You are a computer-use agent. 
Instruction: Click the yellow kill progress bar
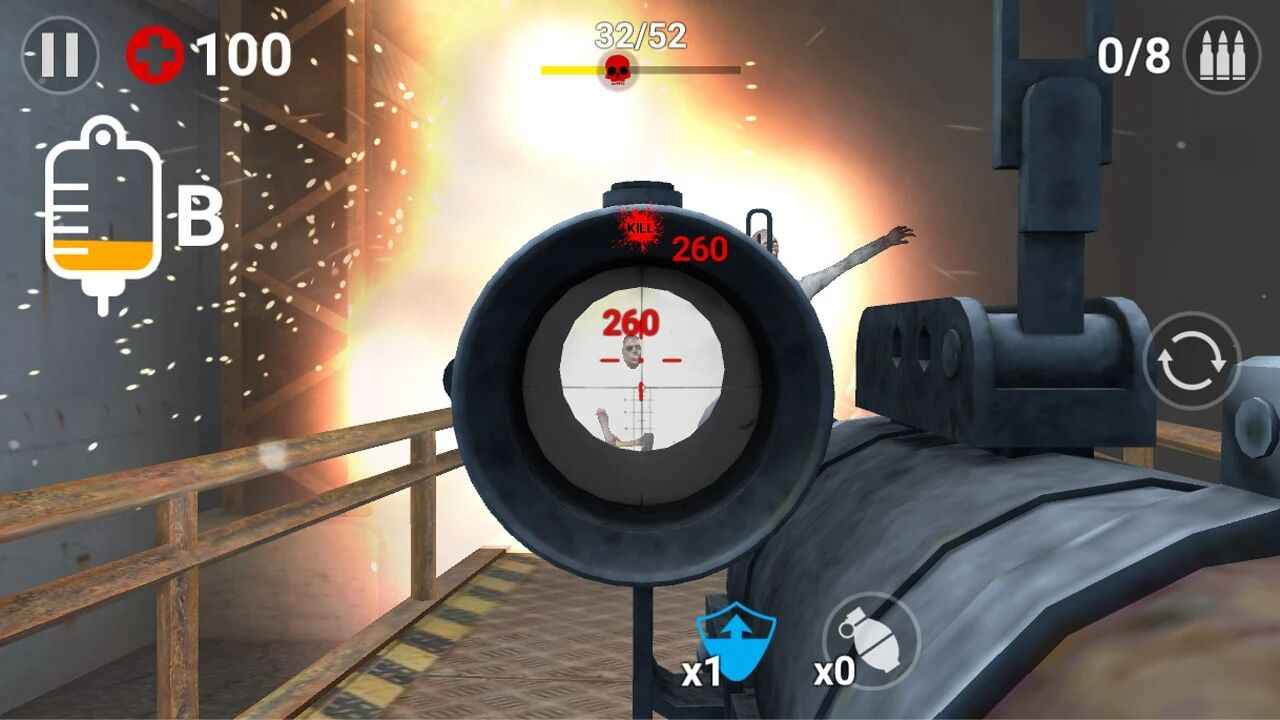(x=570, y=68)
